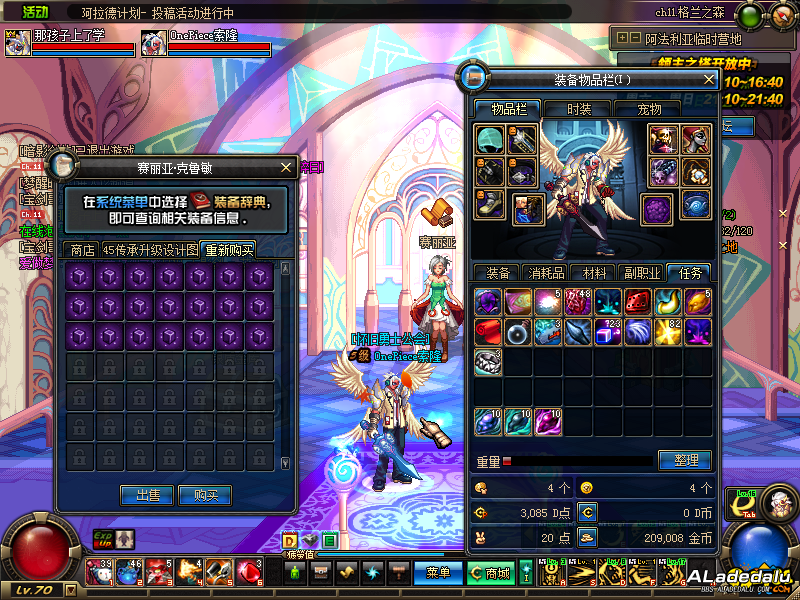800x600 pixels.
Task: Select the 副职业 sub-profession category
Action: tap(642, 272)
